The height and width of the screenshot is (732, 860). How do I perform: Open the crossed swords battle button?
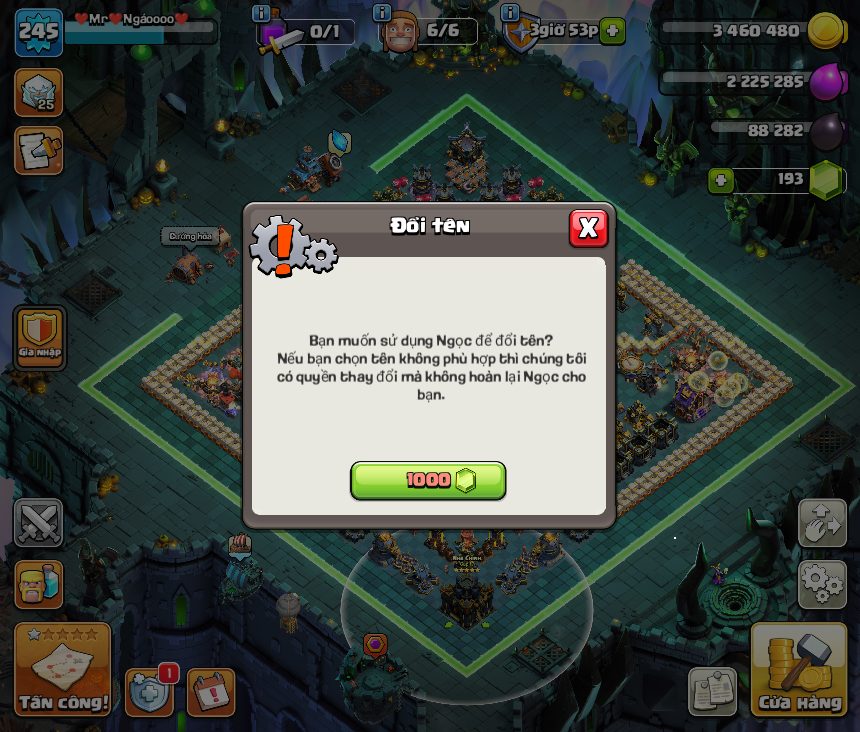(x=39, y=523)
